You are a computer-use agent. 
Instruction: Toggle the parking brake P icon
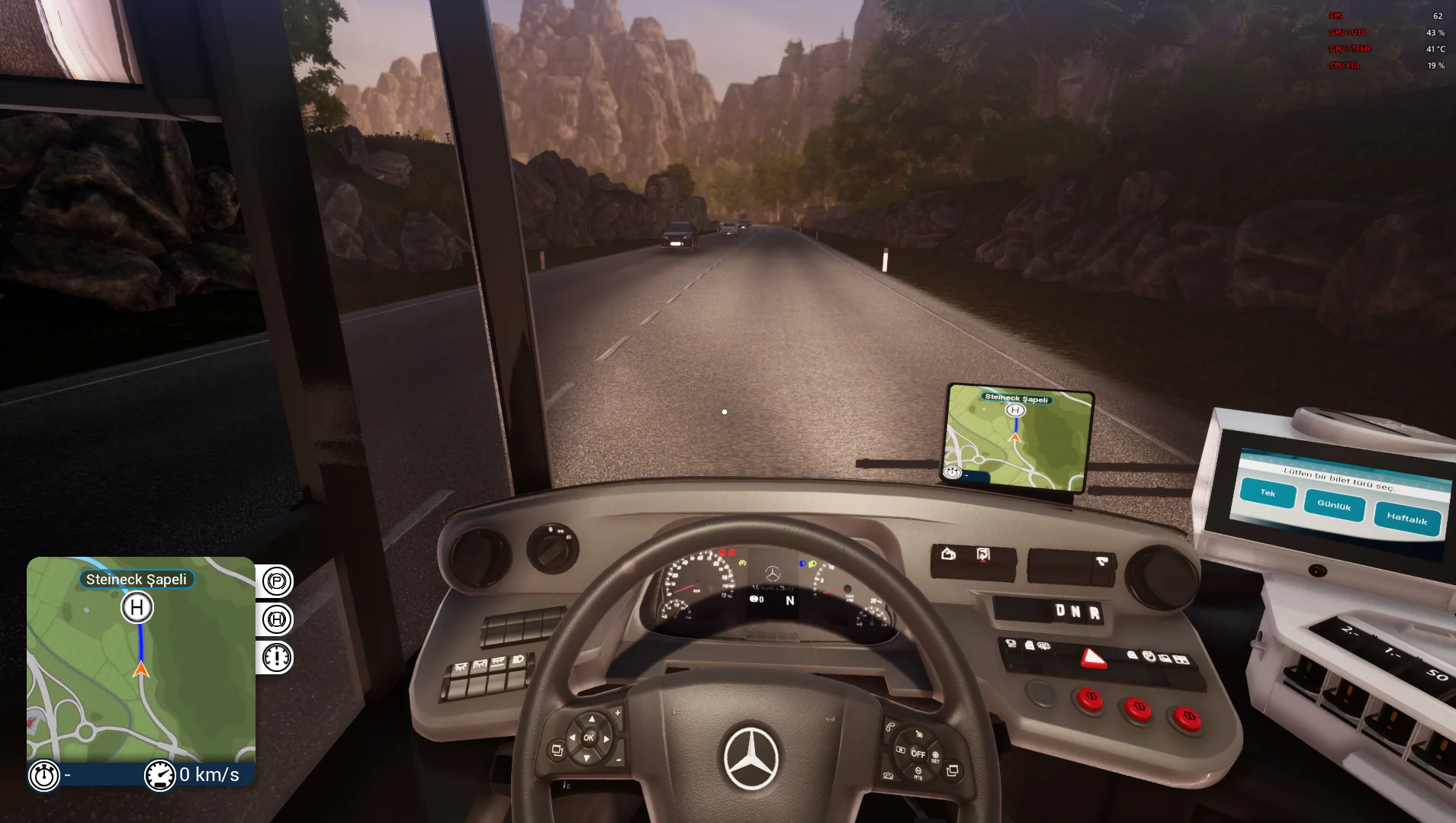coord(277,581)
